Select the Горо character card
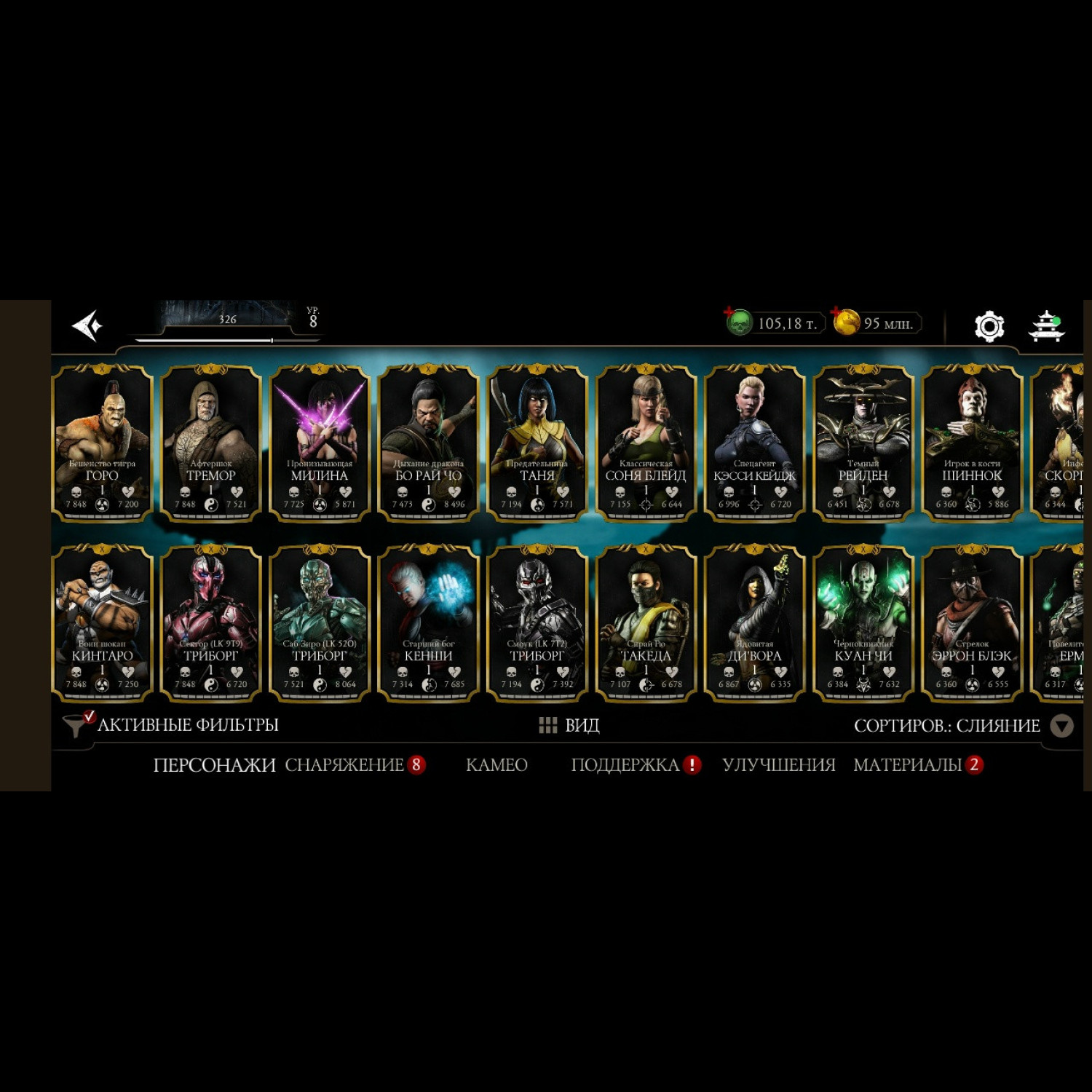1092x1092 pixels. 103,442
